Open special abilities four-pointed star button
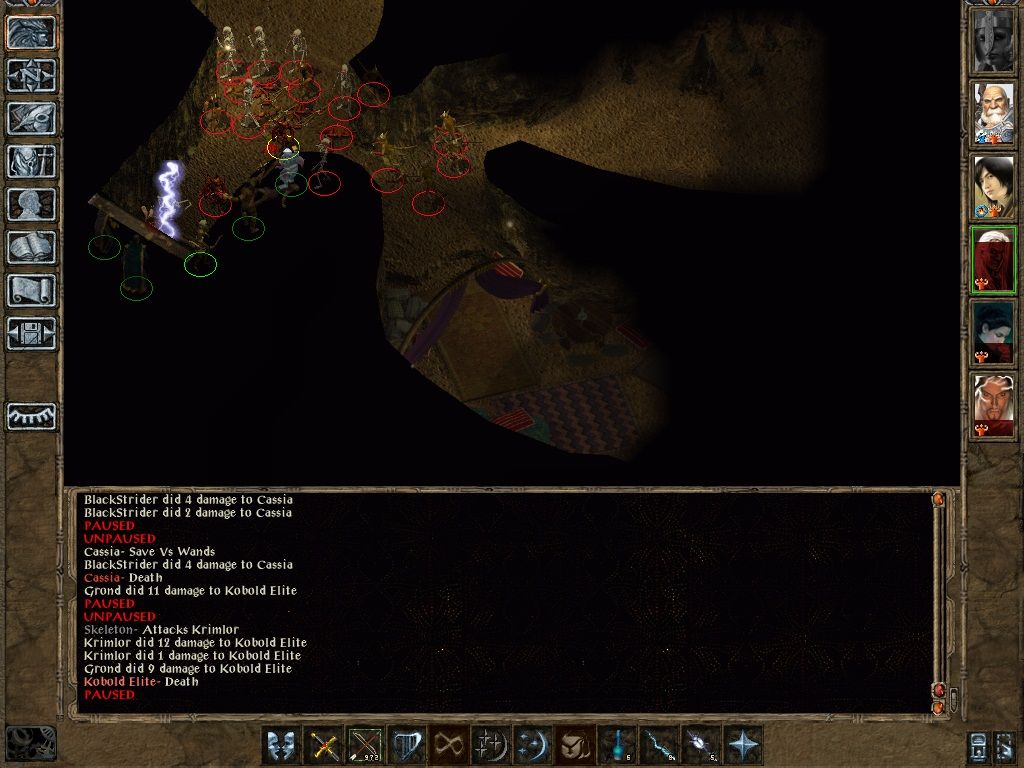 743,745
